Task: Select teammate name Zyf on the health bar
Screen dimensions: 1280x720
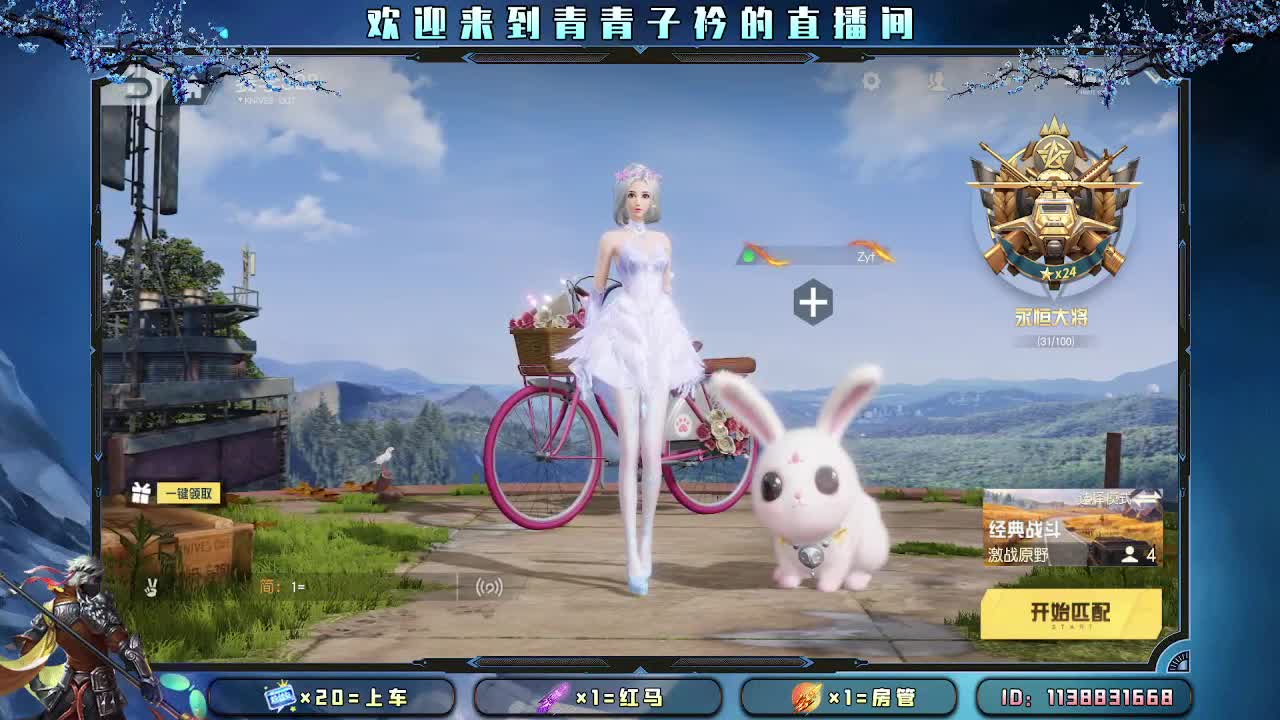Action: (866, 256)
